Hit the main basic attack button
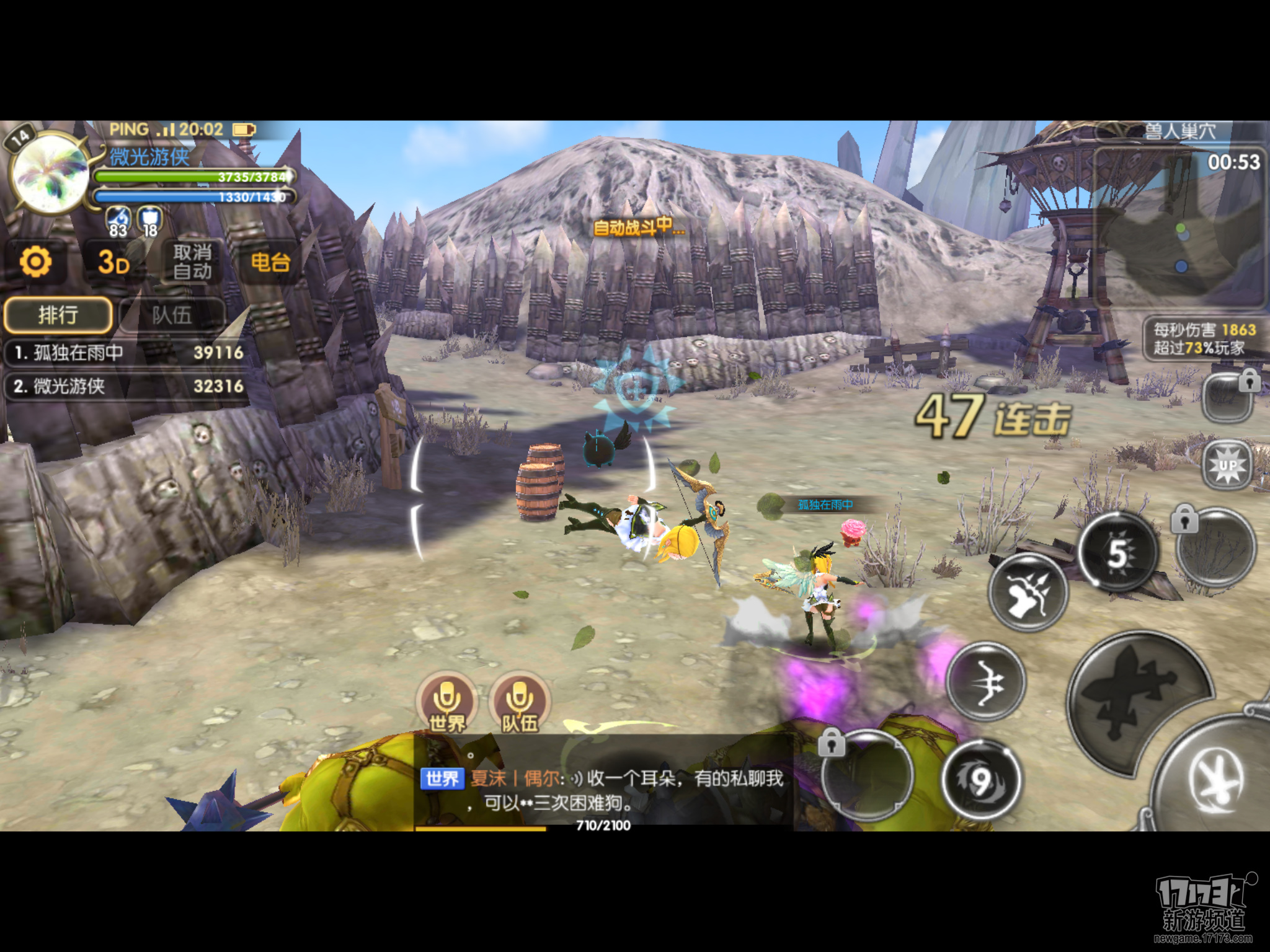 click(1138, 700)
